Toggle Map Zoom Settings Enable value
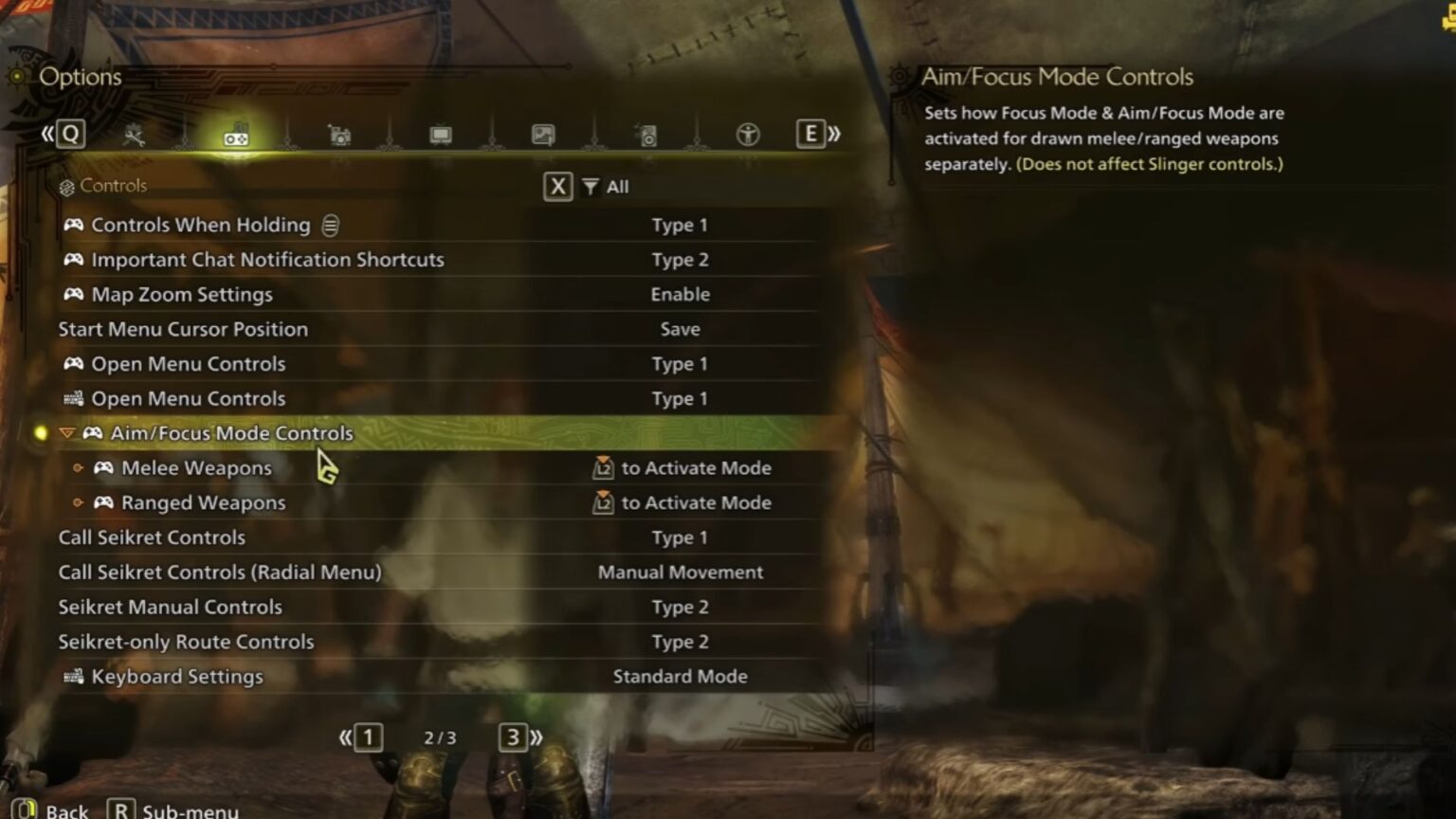 pyautogui.click(x=680, y=294)
